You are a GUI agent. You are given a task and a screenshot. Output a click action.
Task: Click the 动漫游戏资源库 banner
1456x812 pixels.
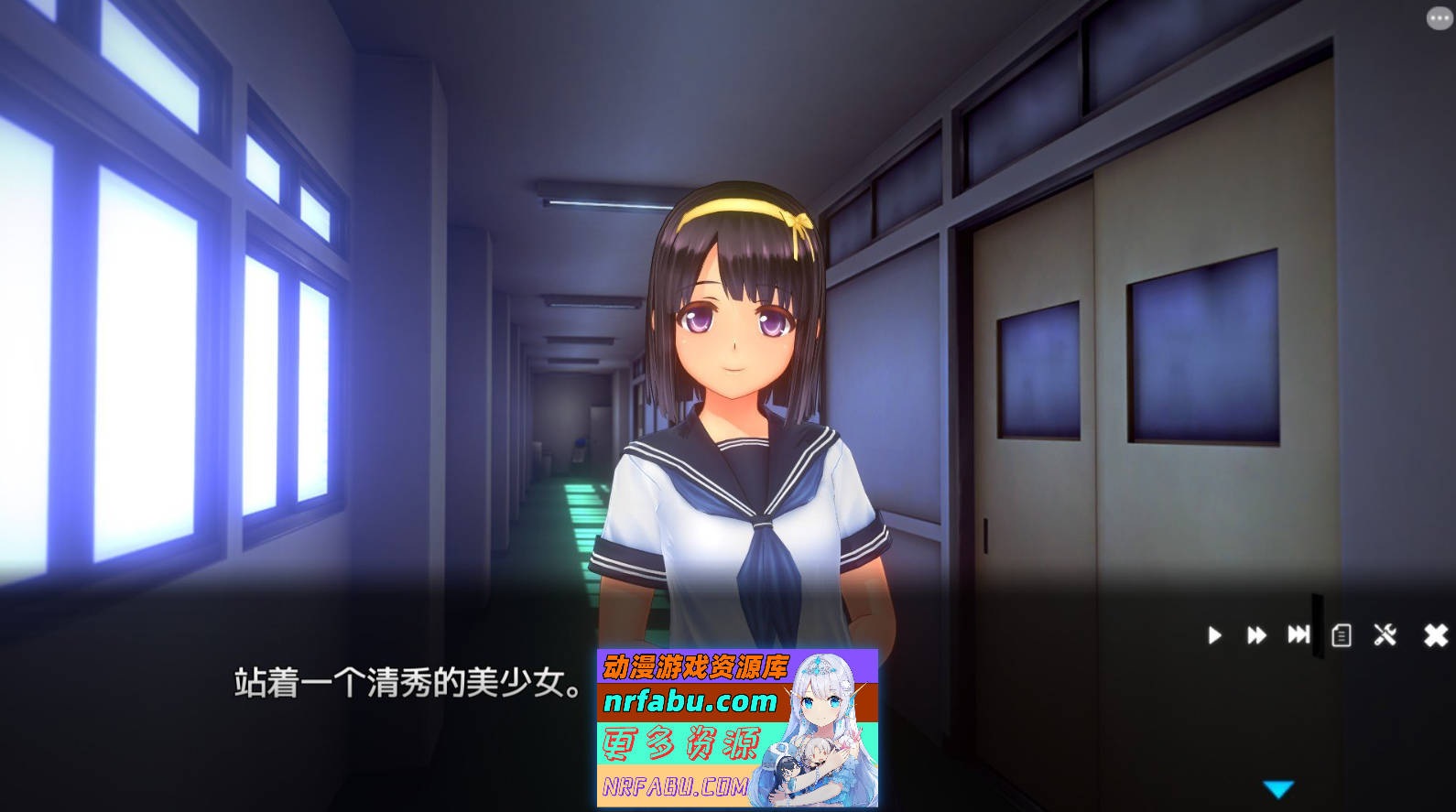(698, 665)
